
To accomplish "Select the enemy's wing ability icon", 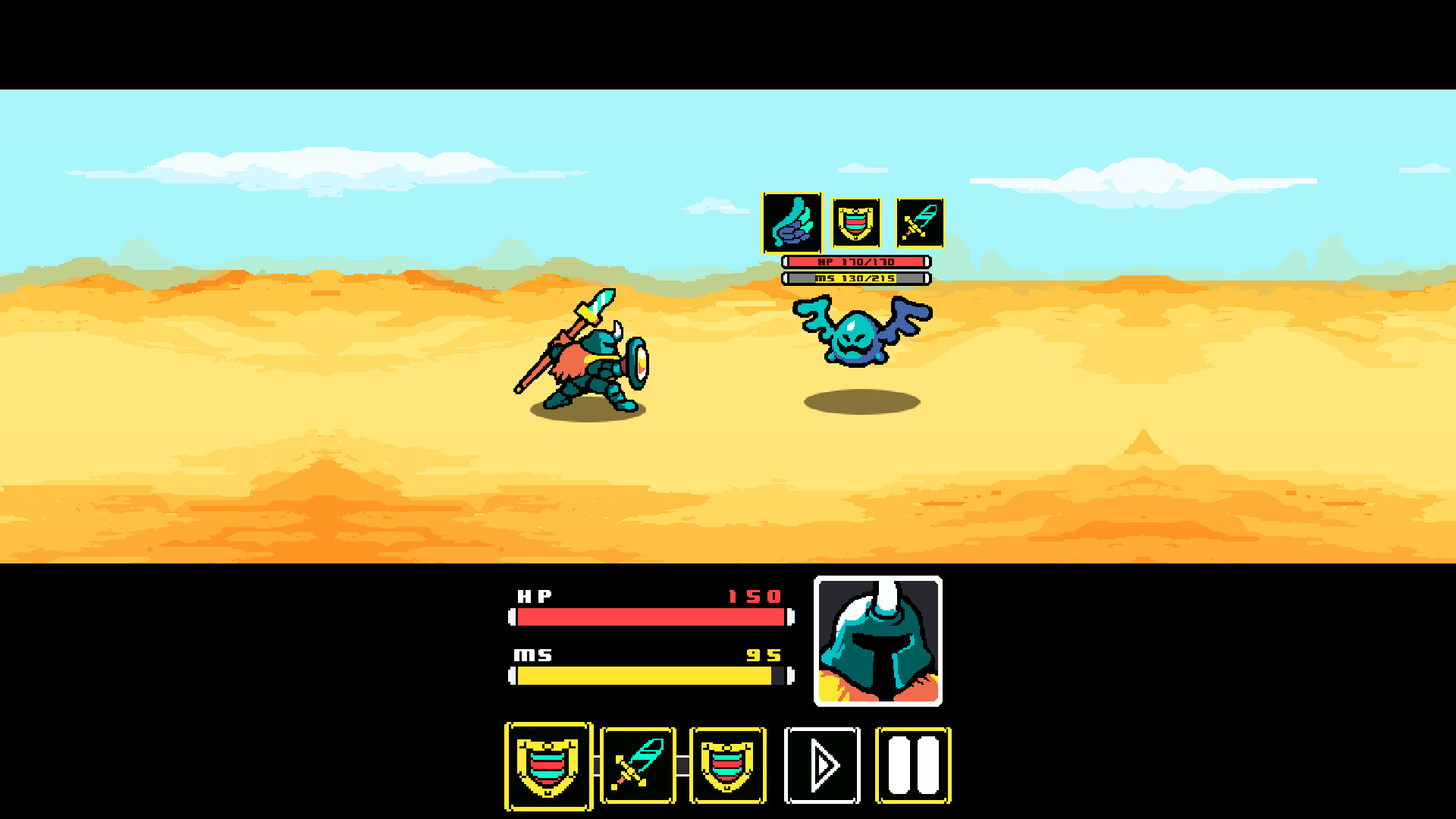I will 791,224.
